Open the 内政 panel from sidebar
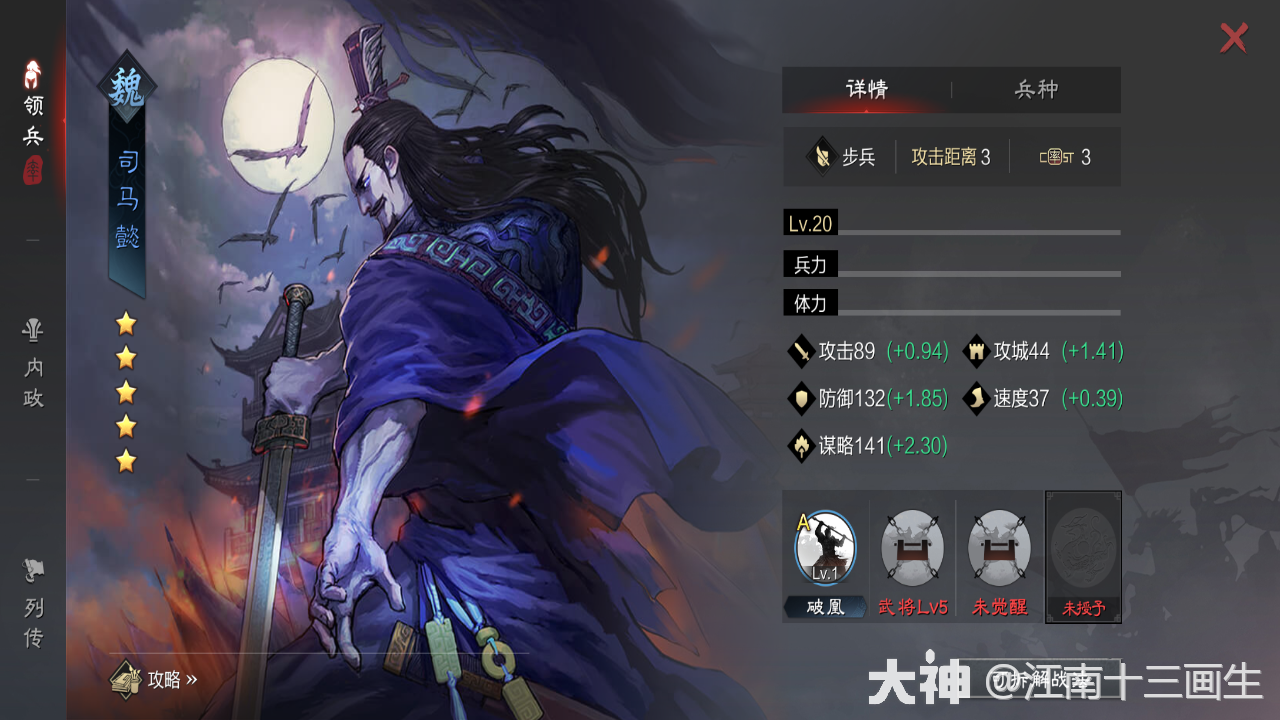The height and width of the screenshot is (720, 1280). pos(33,365)
